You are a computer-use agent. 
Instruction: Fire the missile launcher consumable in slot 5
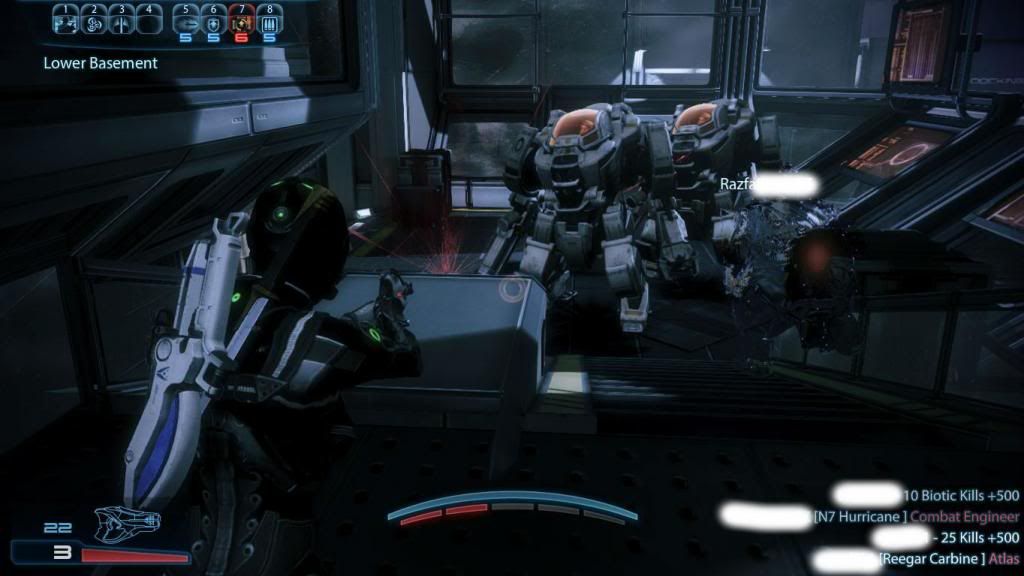pos(185,21)
